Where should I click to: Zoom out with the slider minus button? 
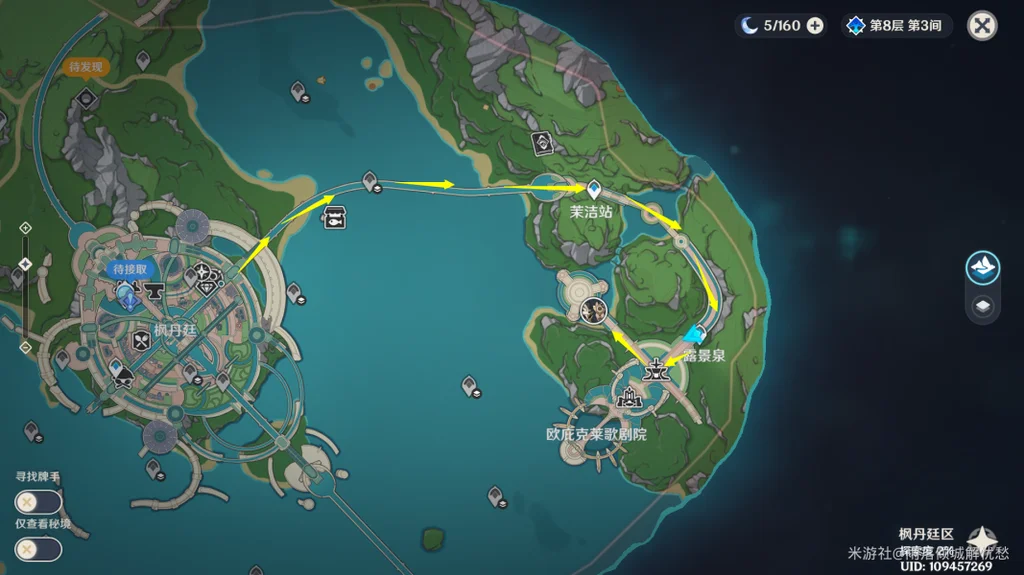[25, 347]
